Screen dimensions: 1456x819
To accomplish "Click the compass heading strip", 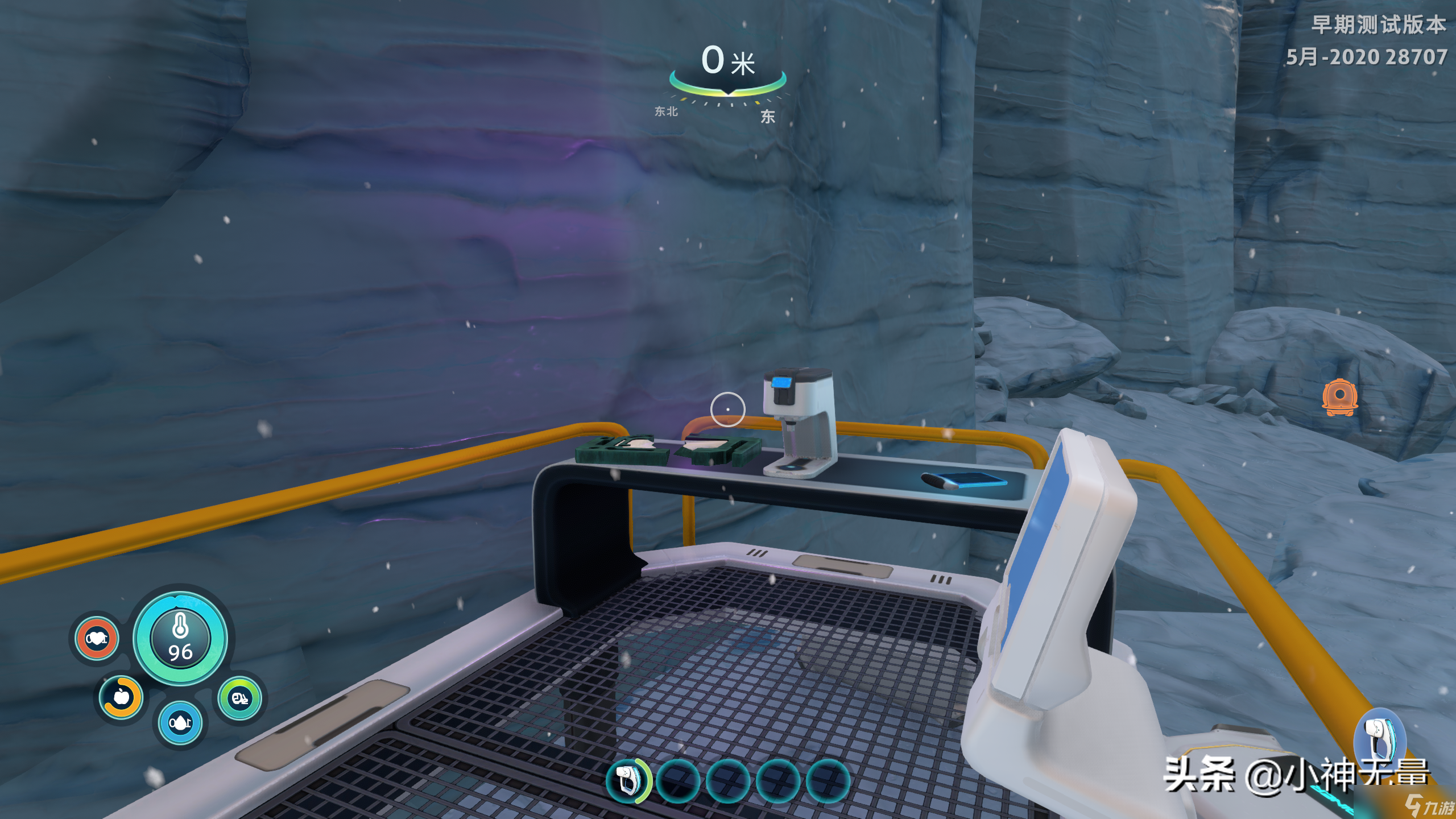I will pos(727,102).
